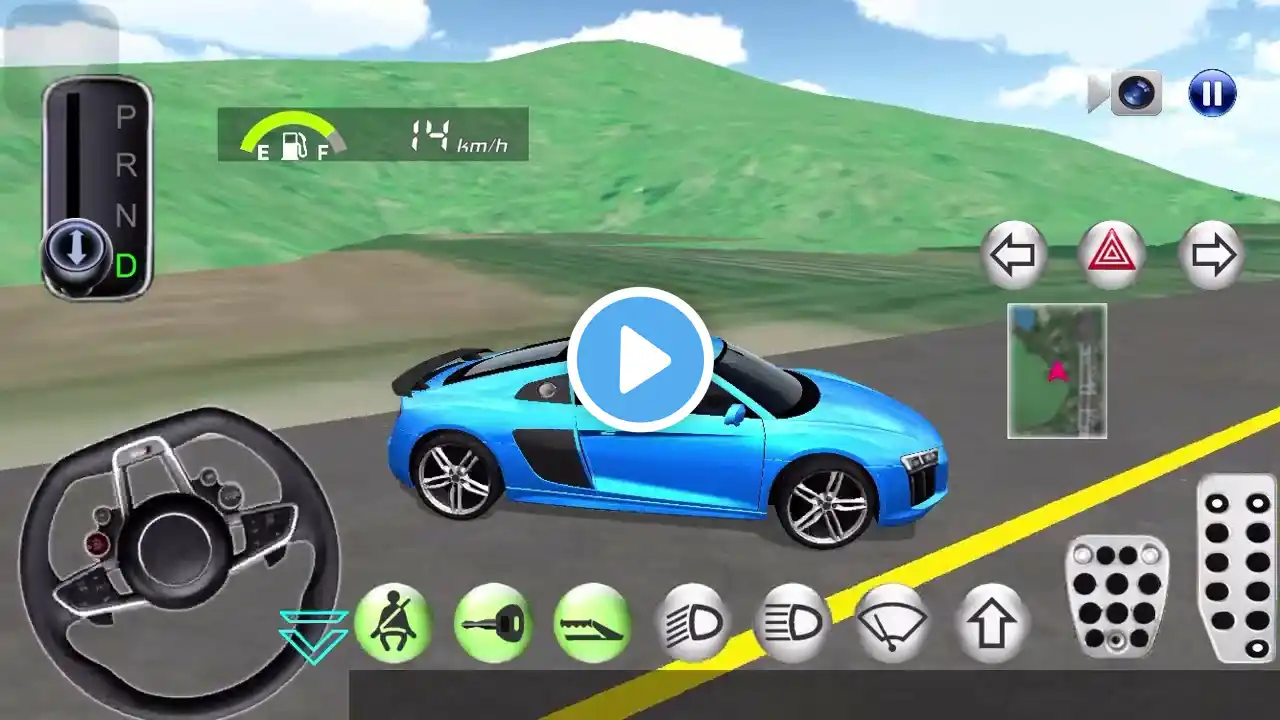The height and width of the screenshot is (720, 1280).
Task: Toggle the green ramp icon button
Action: [592, 623]
